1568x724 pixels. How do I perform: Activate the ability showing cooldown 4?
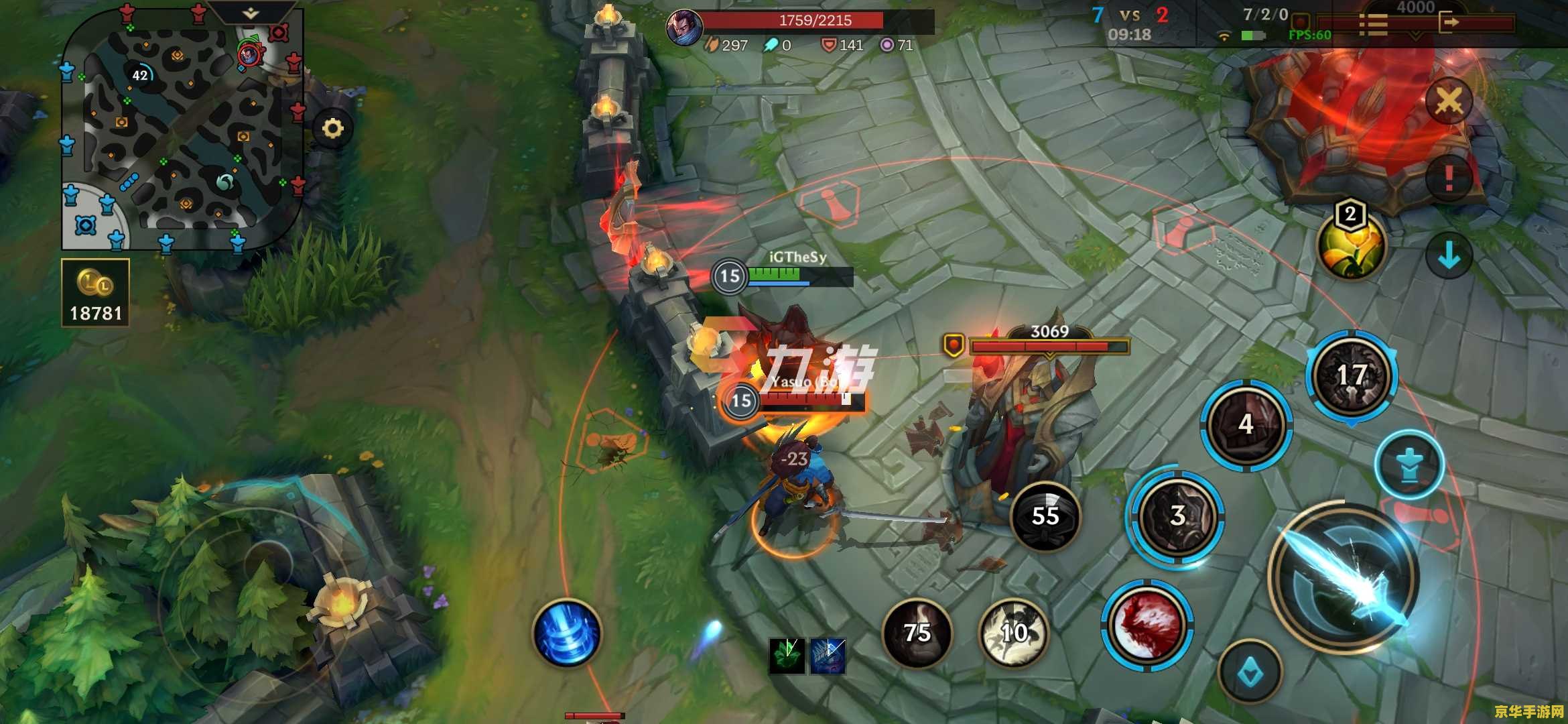pos(1246,424)
